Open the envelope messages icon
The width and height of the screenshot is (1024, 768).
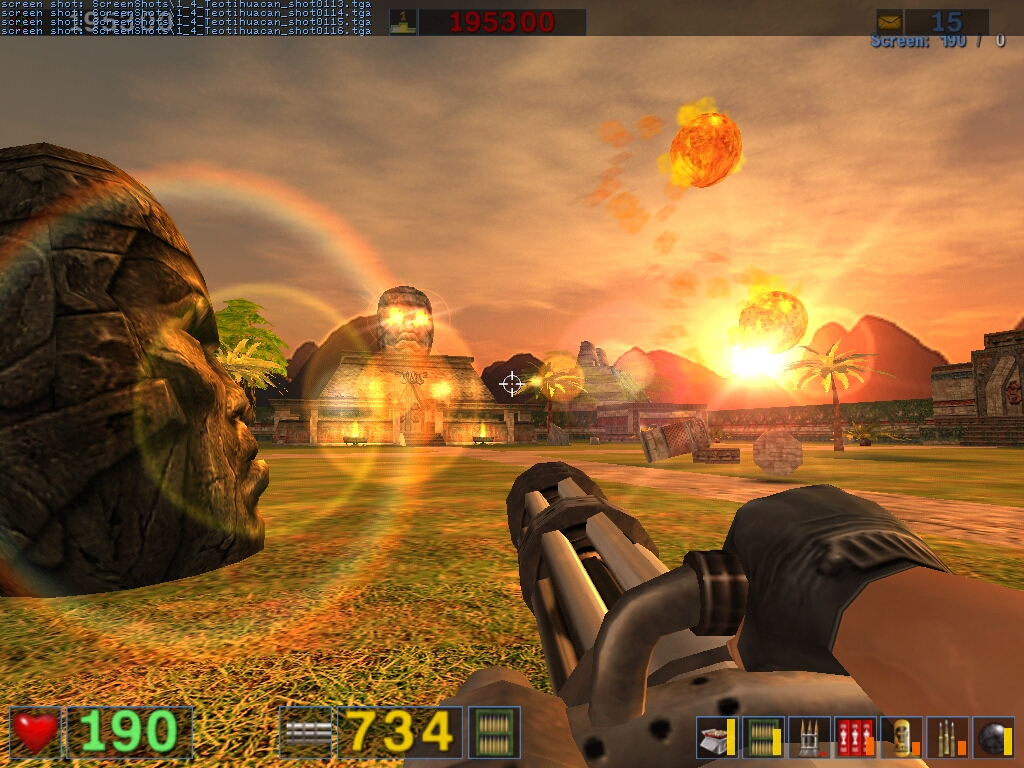point(890,21)
